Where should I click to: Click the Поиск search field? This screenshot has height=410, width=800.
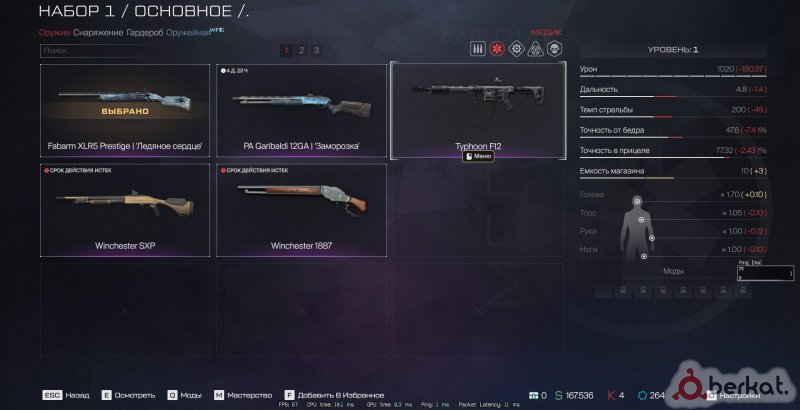150,49
